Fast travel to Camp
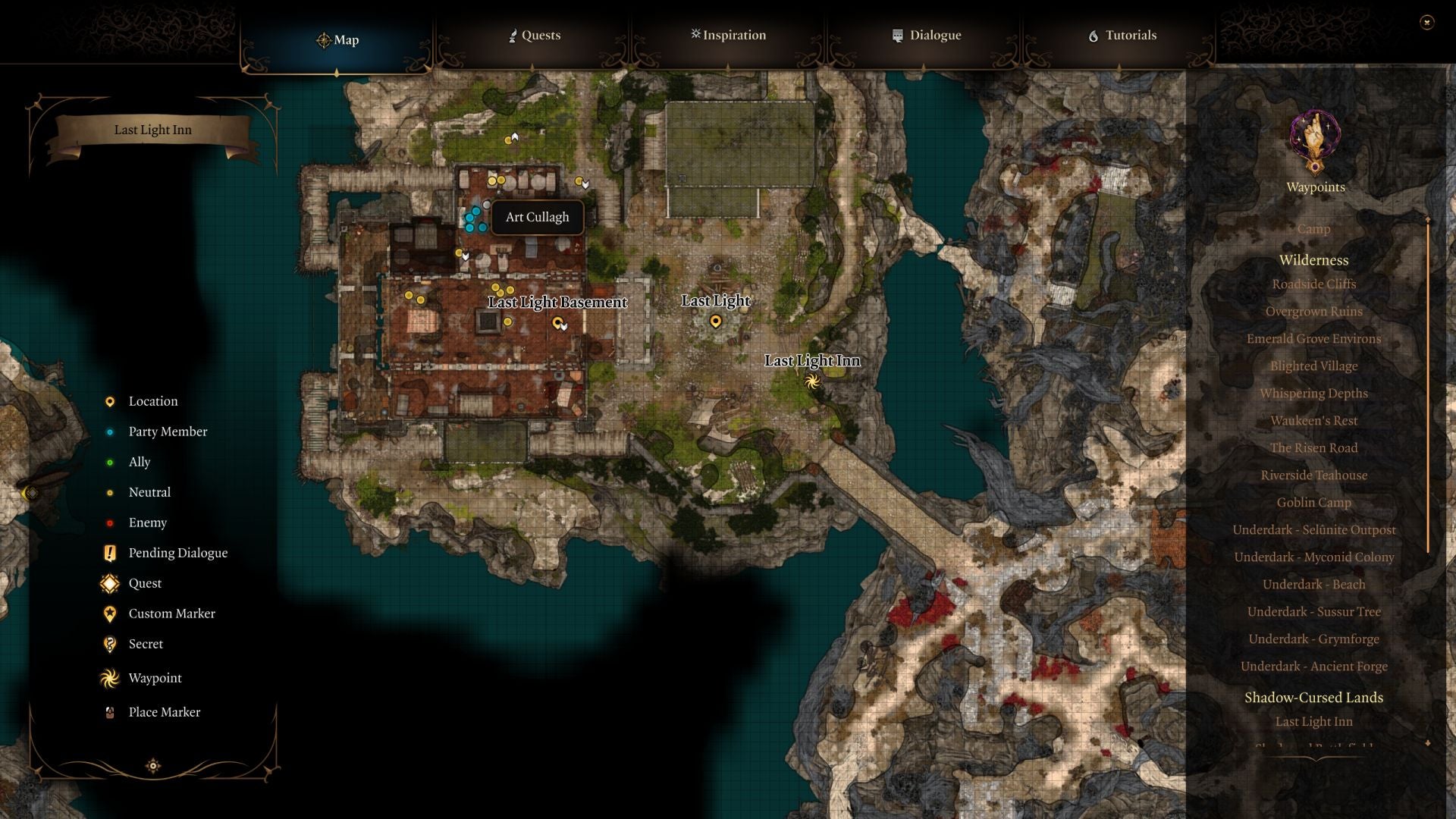The height and width of the screenshot is (819, 1456). coord(1313,229)
